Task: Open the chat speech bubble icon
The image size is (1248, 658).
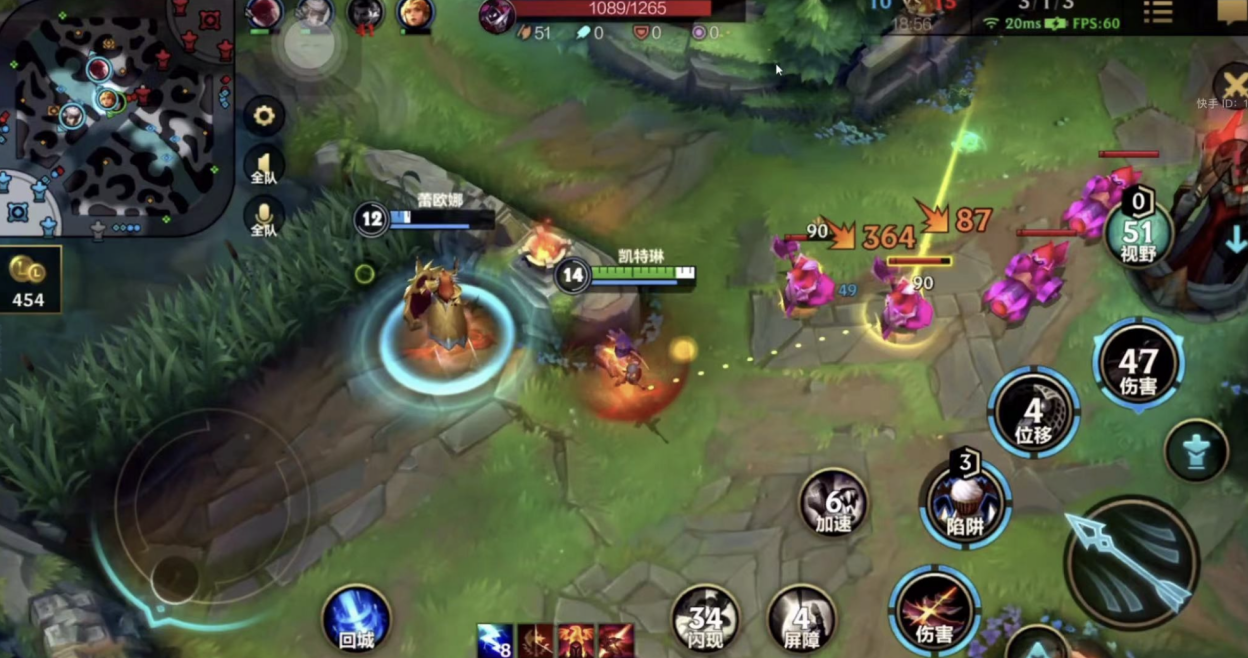Action: 1231,12
